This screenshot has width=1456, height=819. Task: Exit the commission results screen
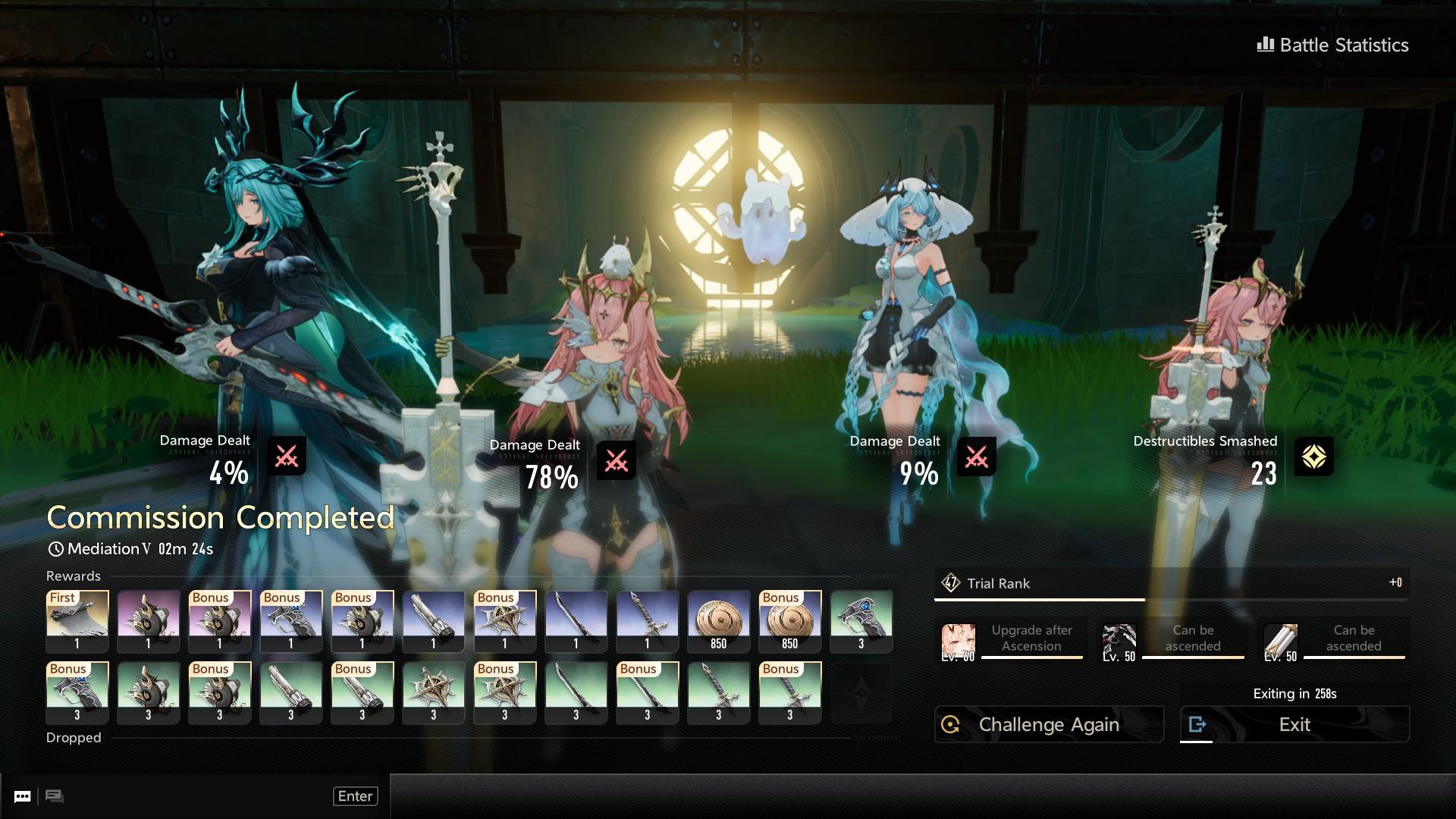click(1294, 724)
